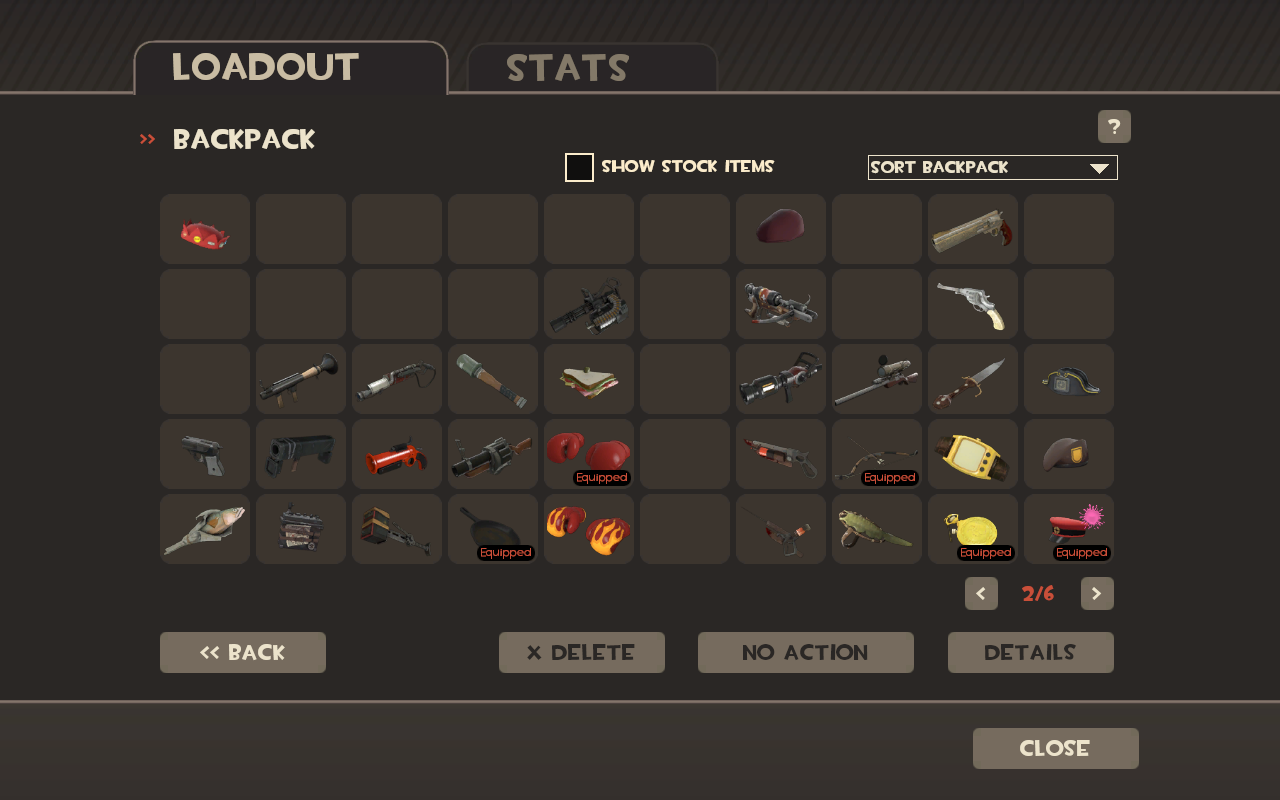
Task: Select the minigun in the backpack
Action: [x=588, y=303]
